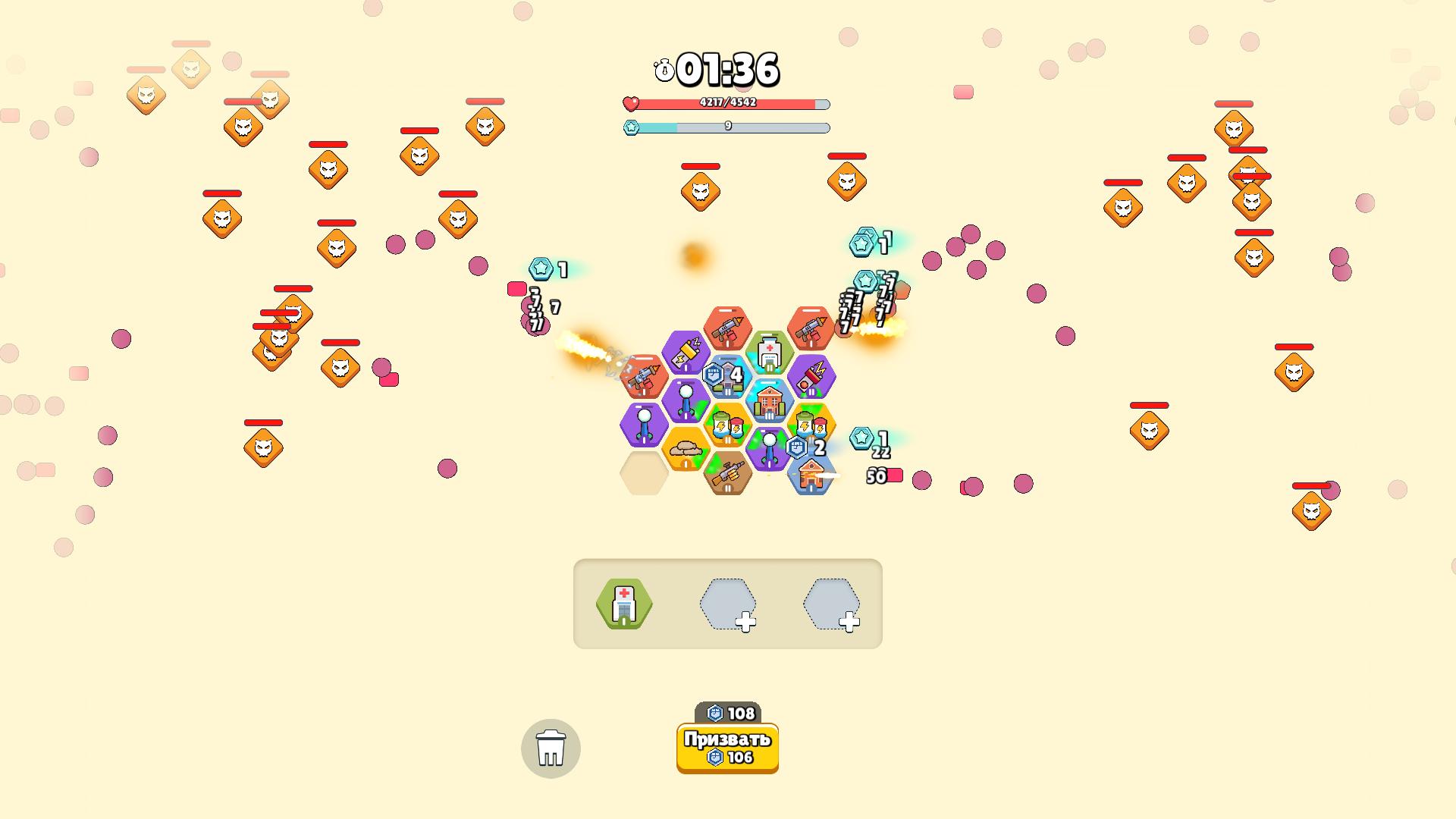The image size is (1456, 819).
Task: Select the purple stun-flashlight hex
Action: [x=686, y=353]
